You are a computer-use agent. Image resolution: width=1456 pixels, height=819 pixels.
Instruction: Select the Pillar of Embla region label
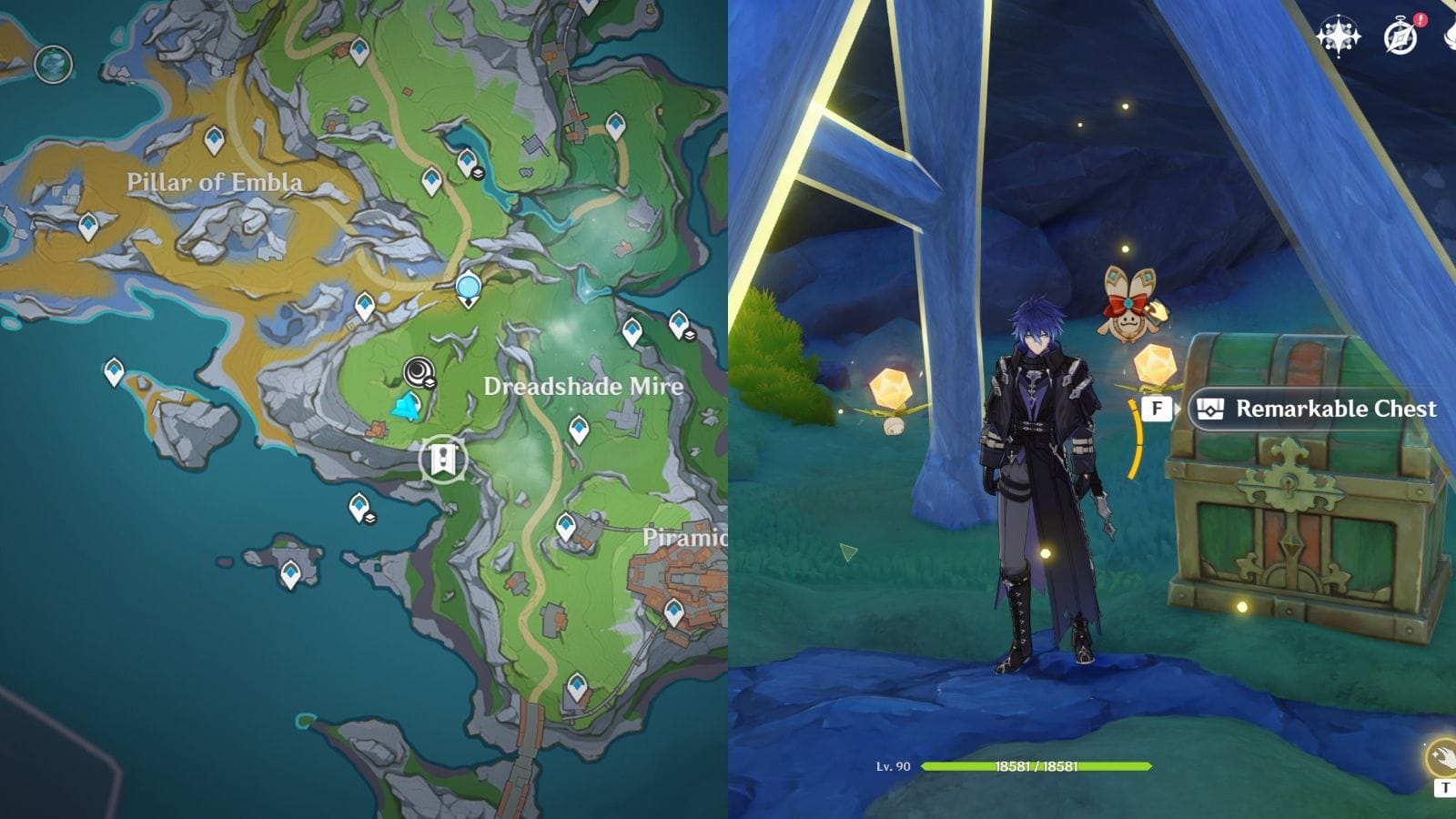[218, 182]
